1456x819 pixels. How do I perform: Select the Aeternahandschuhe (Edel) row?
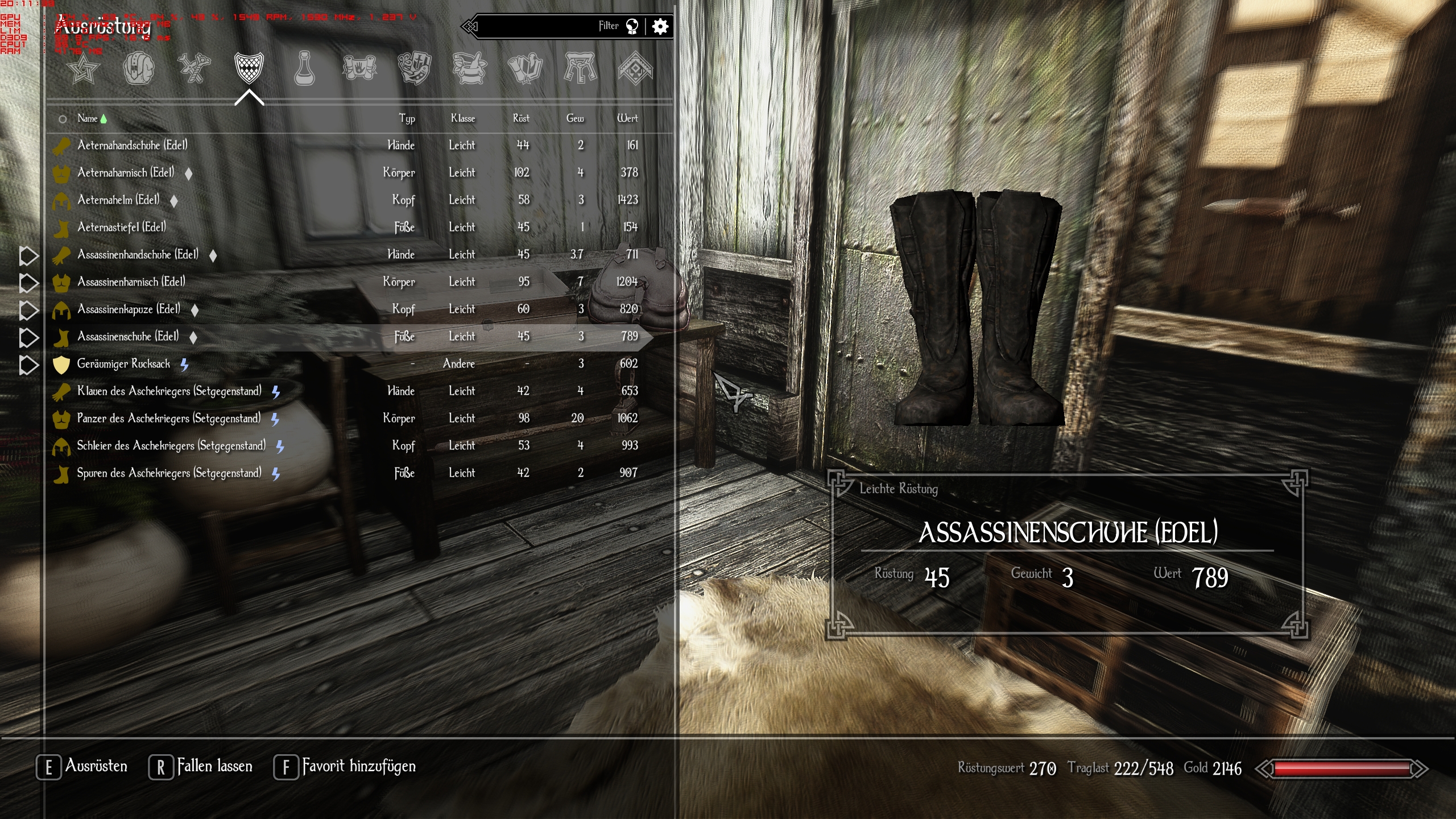(x=133, y=146)
